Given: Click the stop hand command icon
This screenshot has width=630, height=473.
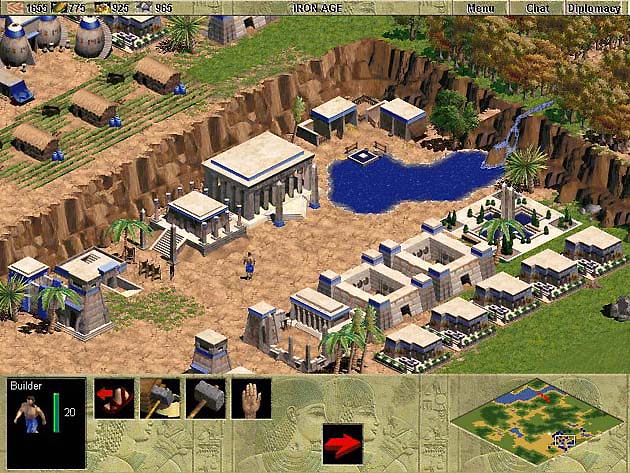Looking at the screenshot, I should point(251,398).
